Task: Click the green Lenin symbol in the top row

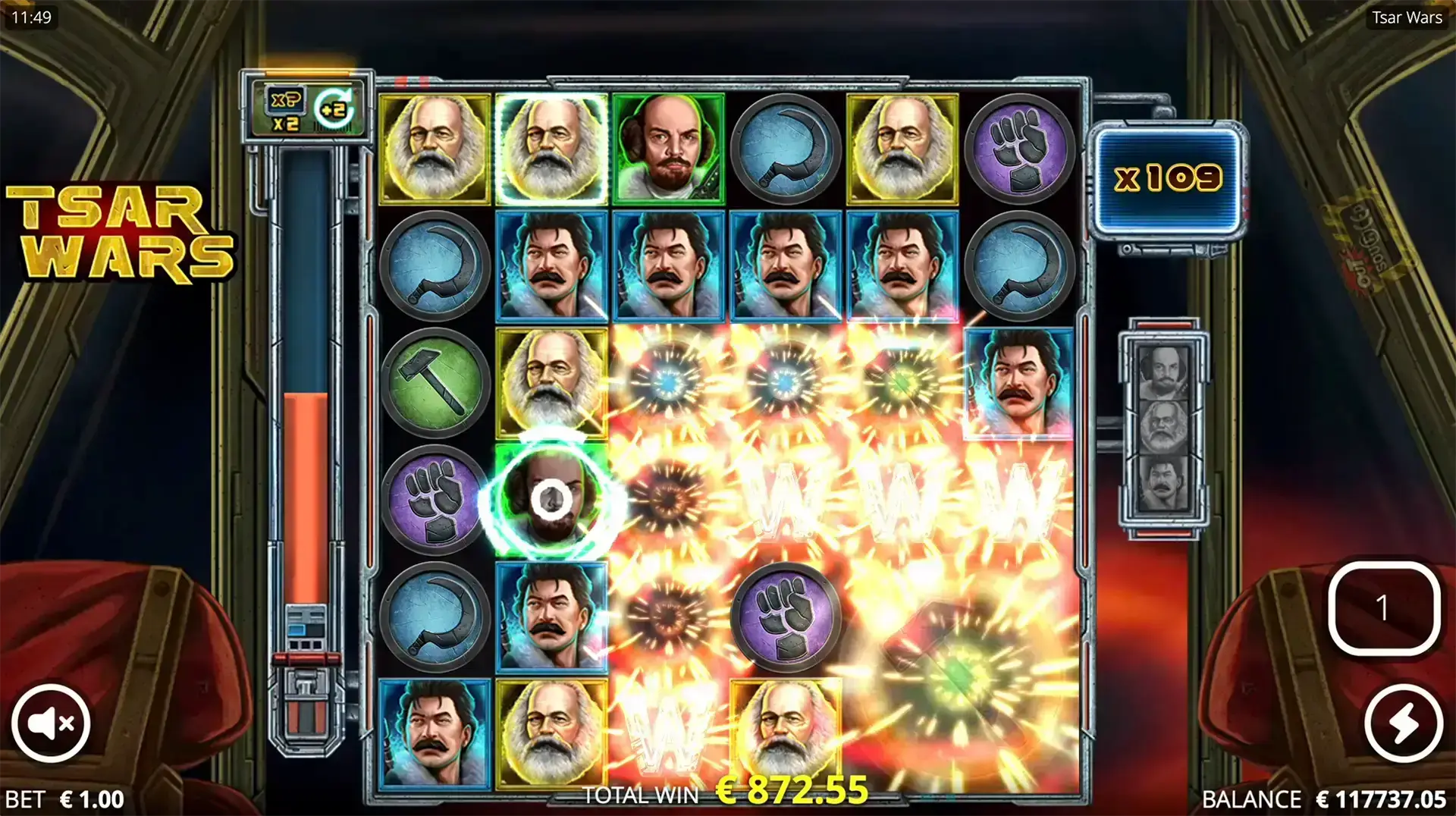Action: pos(668,149)
